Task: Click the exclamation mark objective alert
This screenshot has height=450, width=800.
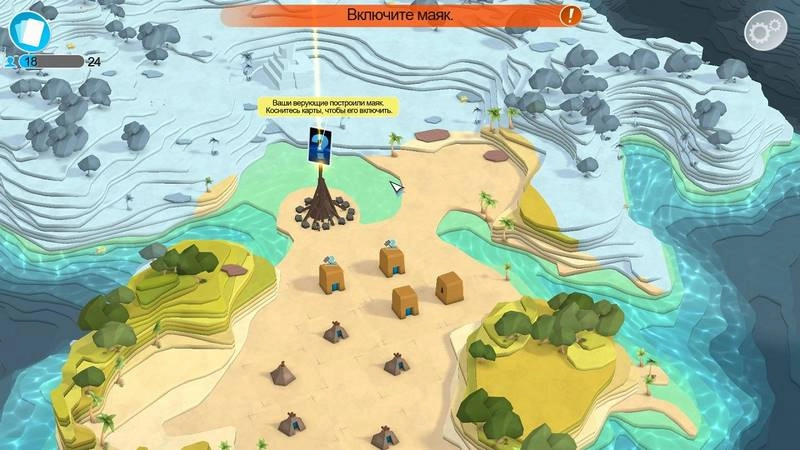Action: click(570, 15)
